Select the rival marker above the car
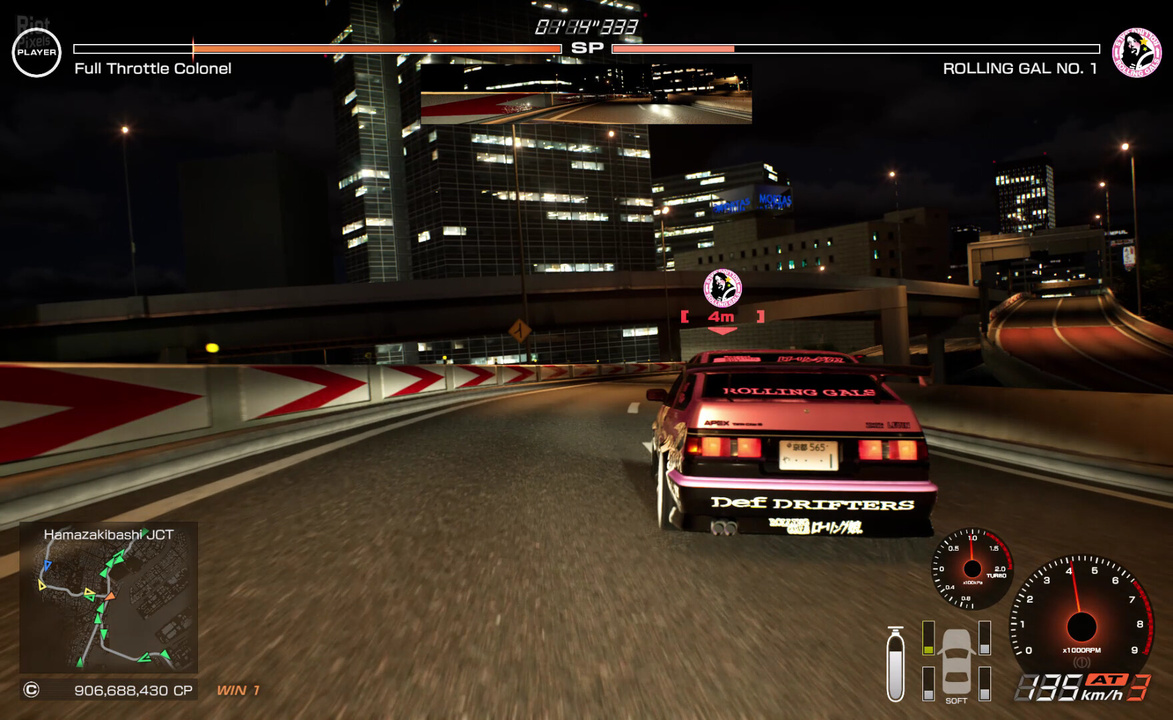 (722, 289)
